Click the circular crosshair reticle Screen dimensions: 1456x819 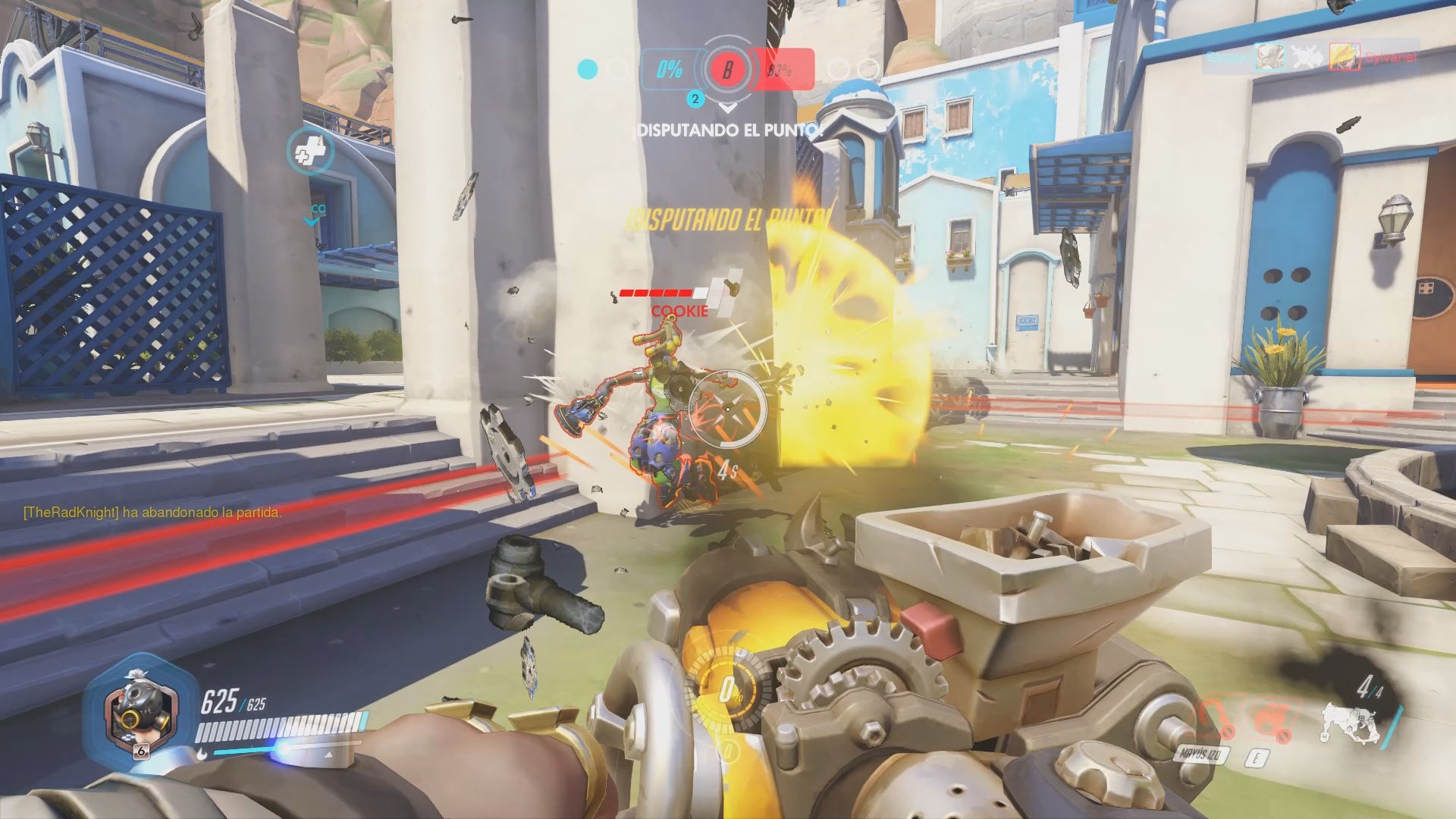tap(727, 408)
